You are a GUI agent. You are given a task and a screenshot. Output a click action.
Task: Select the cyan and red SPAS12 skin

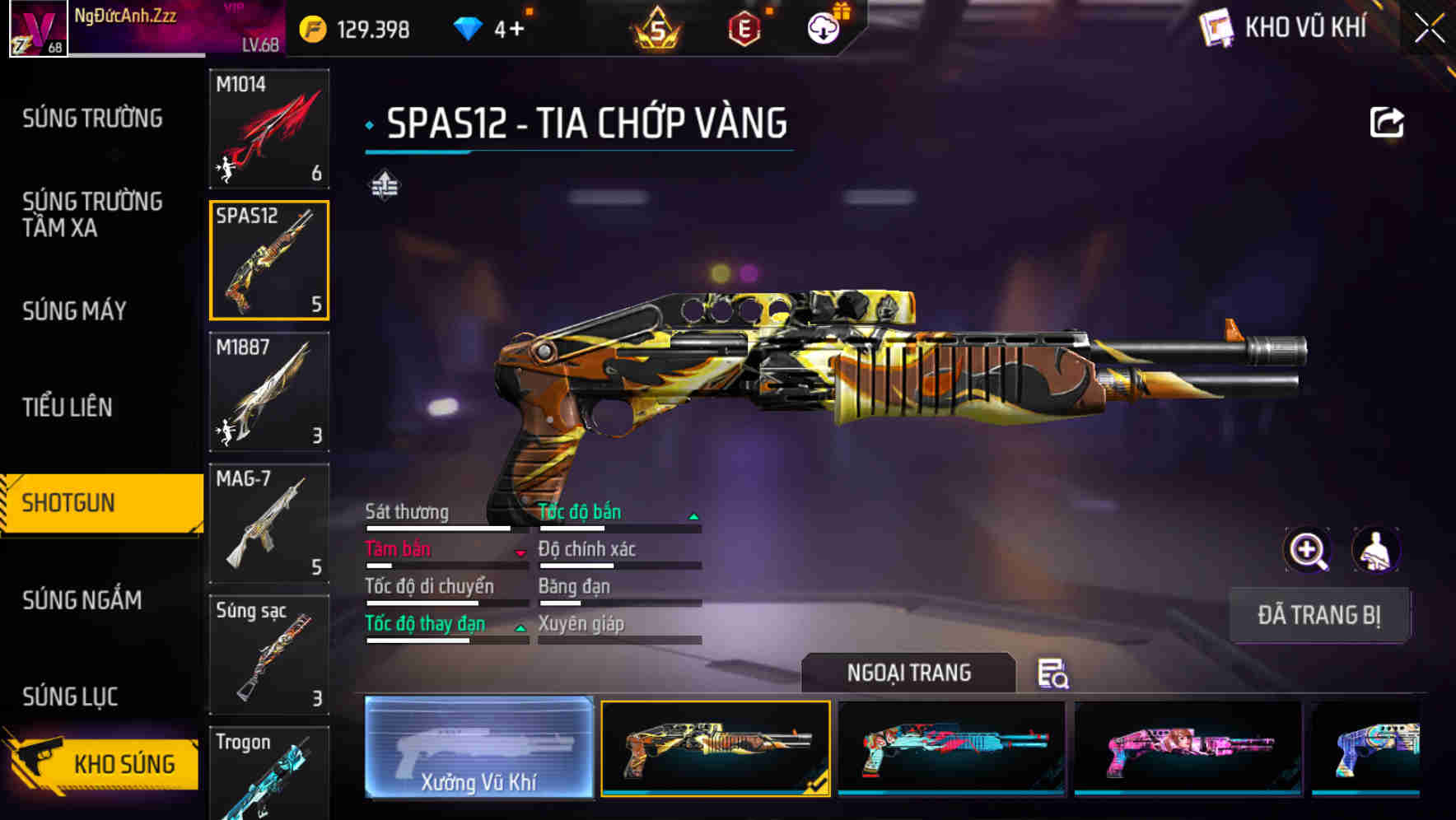pyautogui.click(x=951, y=748)
